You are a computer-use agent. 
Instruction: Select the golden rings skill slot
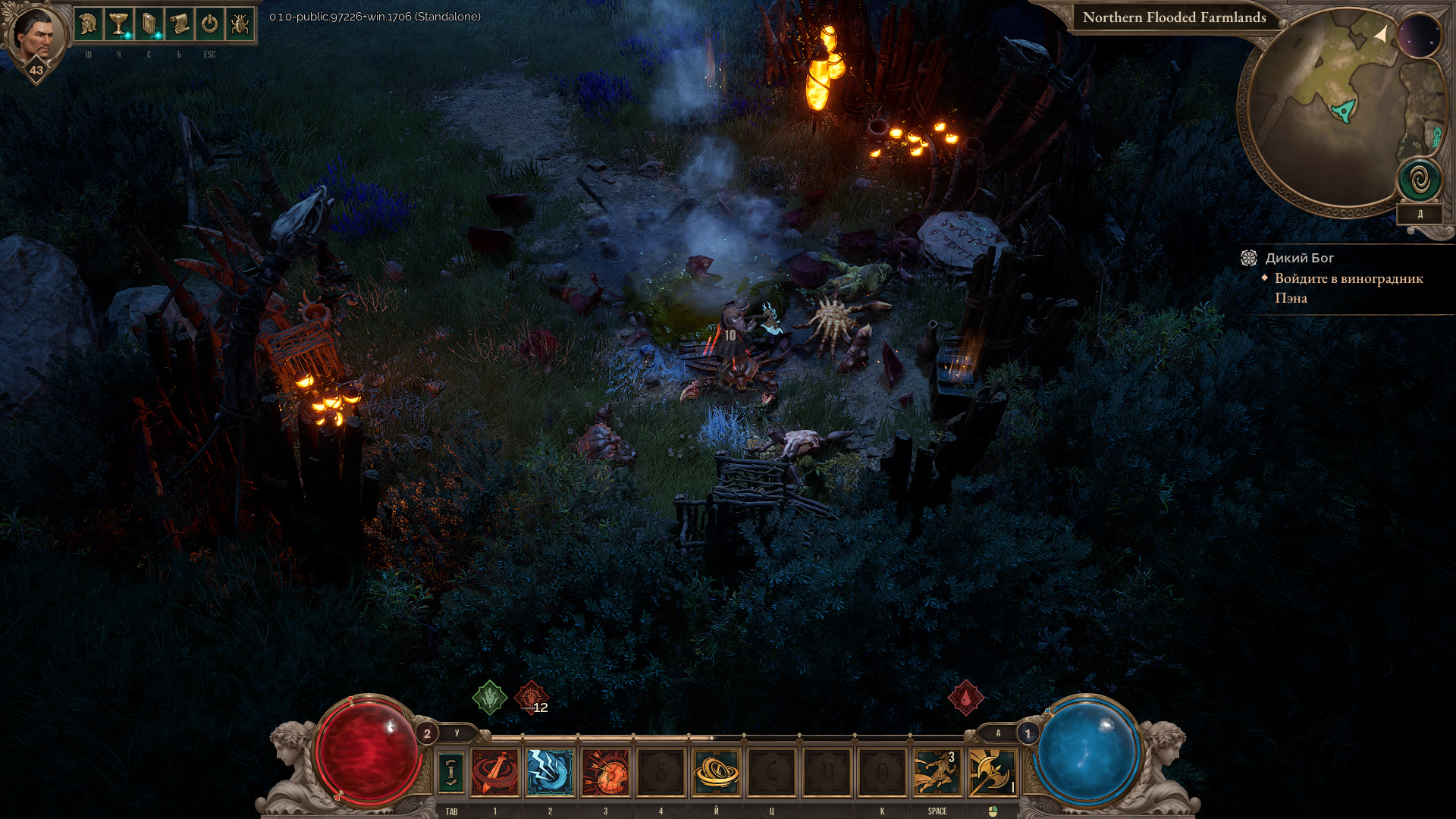point(716,772)
